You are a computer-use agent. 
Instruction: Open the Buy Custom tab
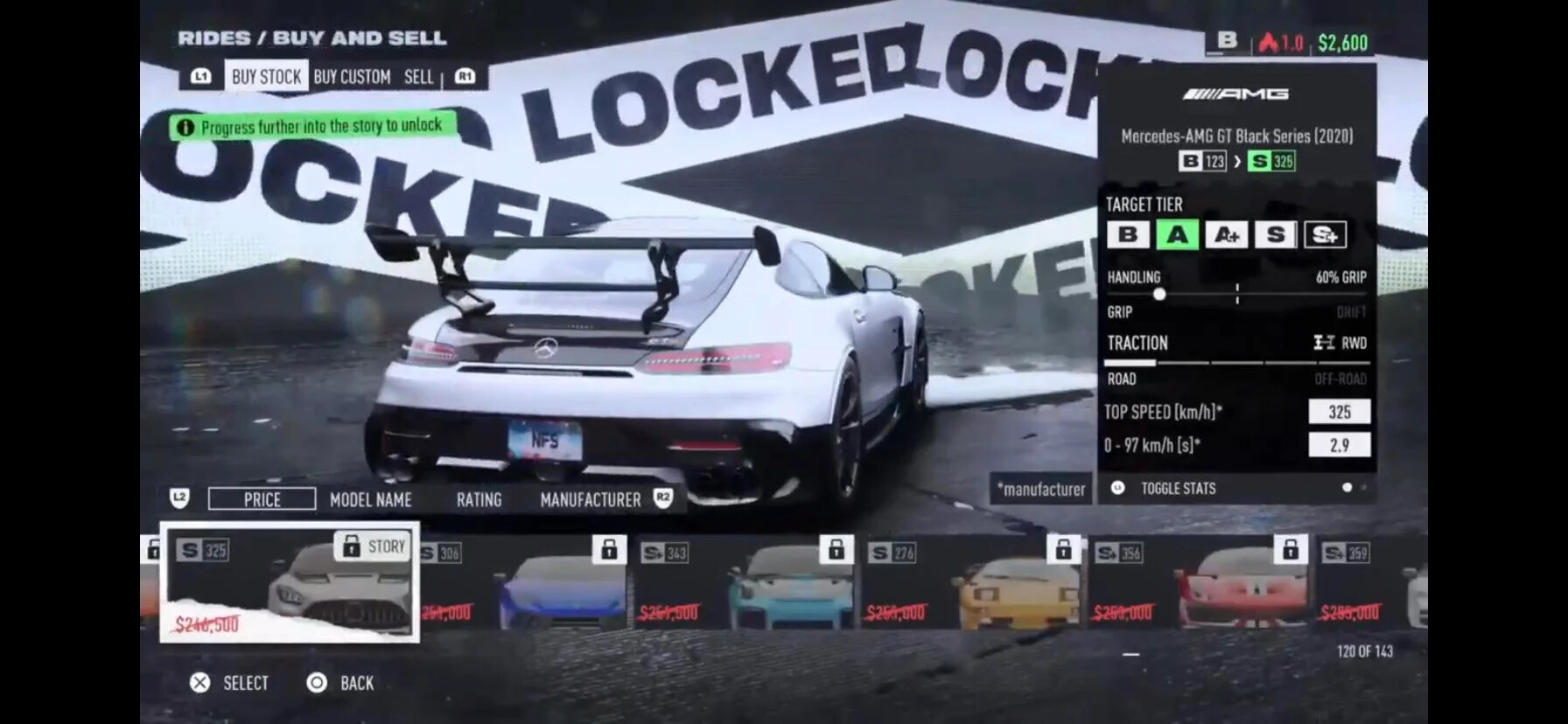[352, 77]
